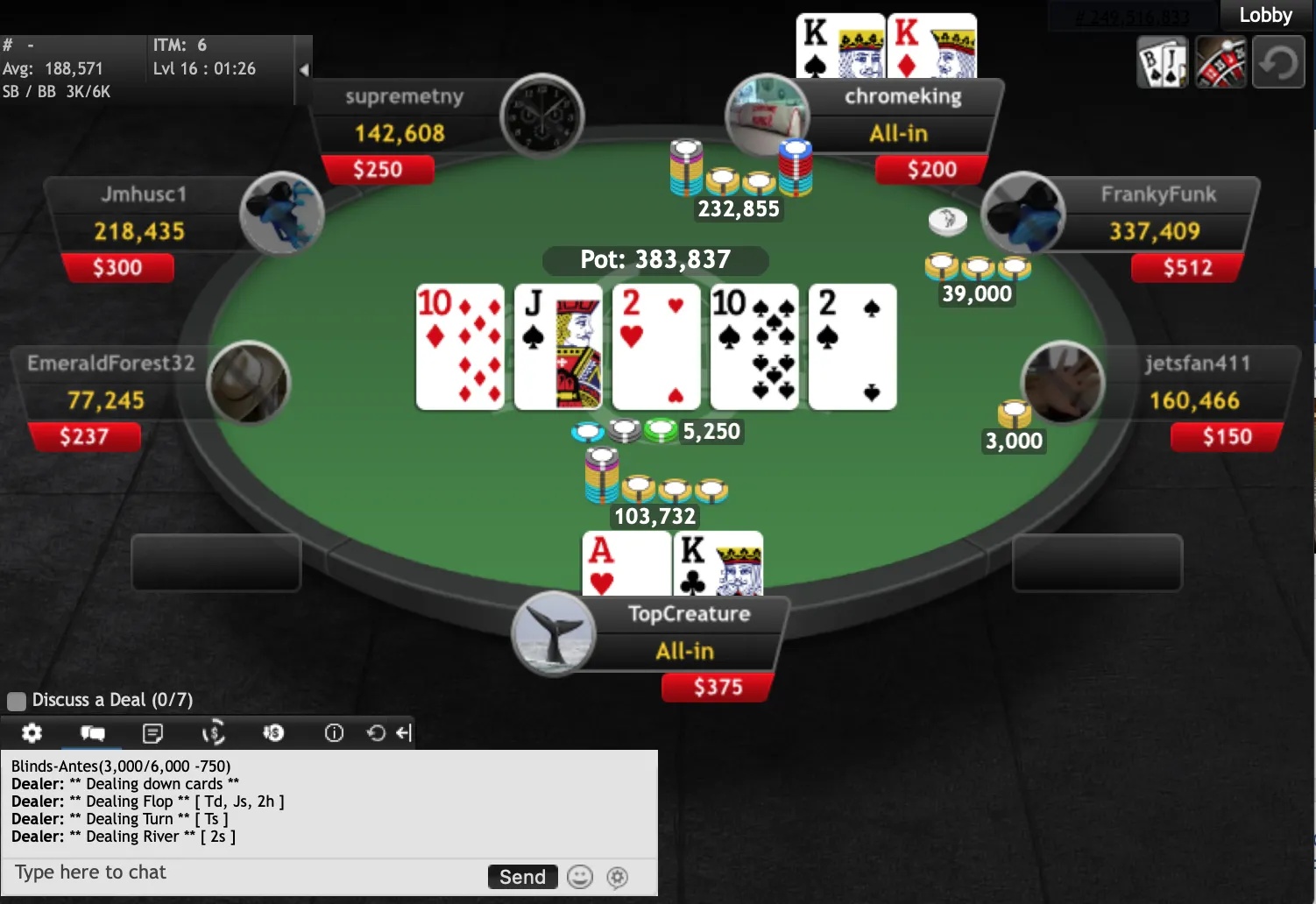Show the info tab

[334, 733]
